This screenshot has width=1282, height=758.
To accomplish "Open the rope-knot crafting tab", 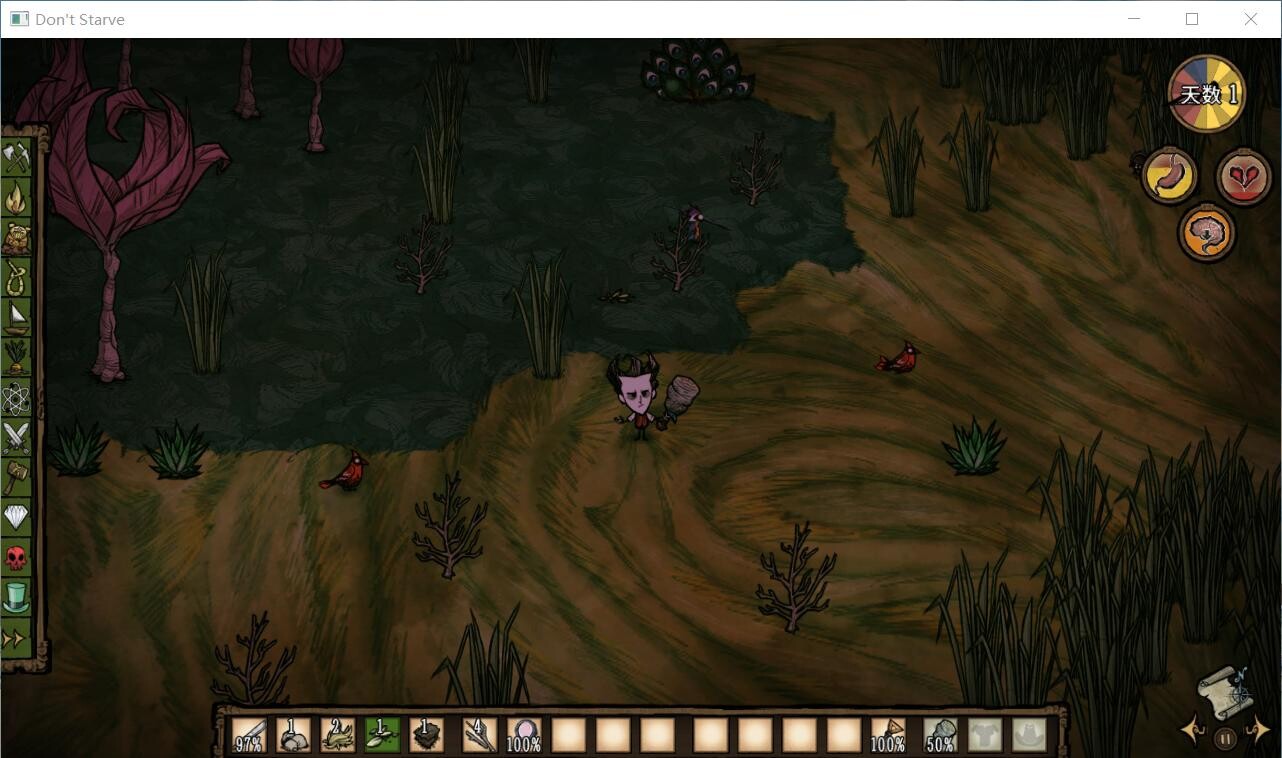I will pos(17,278).
